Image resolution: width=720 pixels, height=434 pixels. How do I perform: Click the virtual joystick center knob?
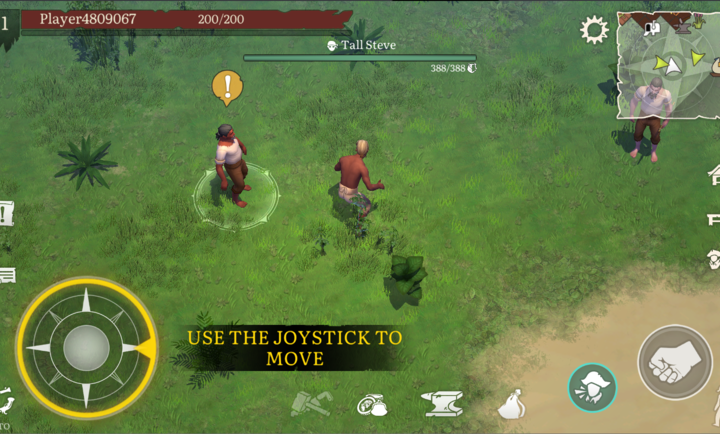click(x=85, y=347)
